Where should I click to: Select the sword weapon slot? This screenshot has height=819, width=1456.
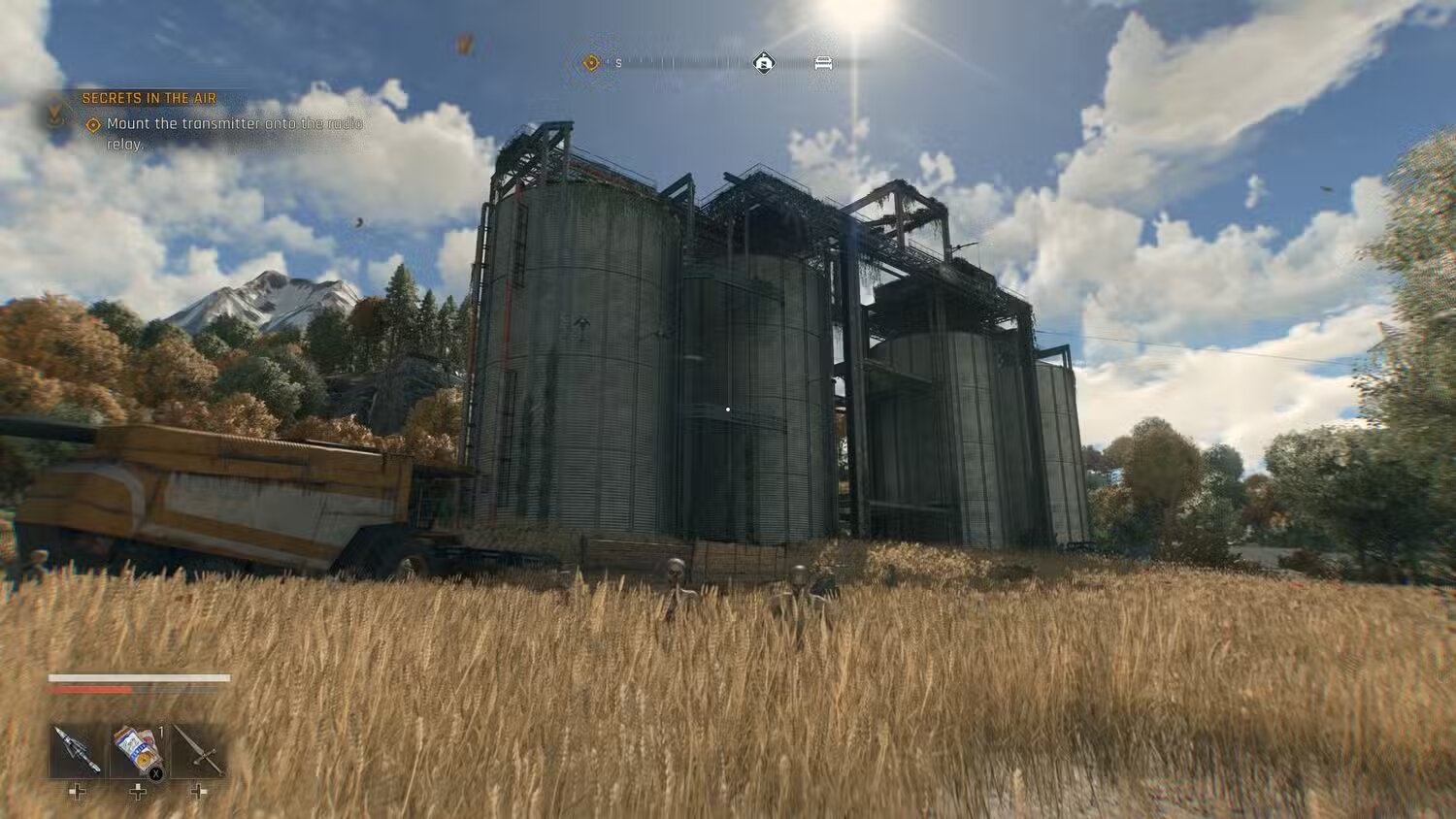click(198, 750)
